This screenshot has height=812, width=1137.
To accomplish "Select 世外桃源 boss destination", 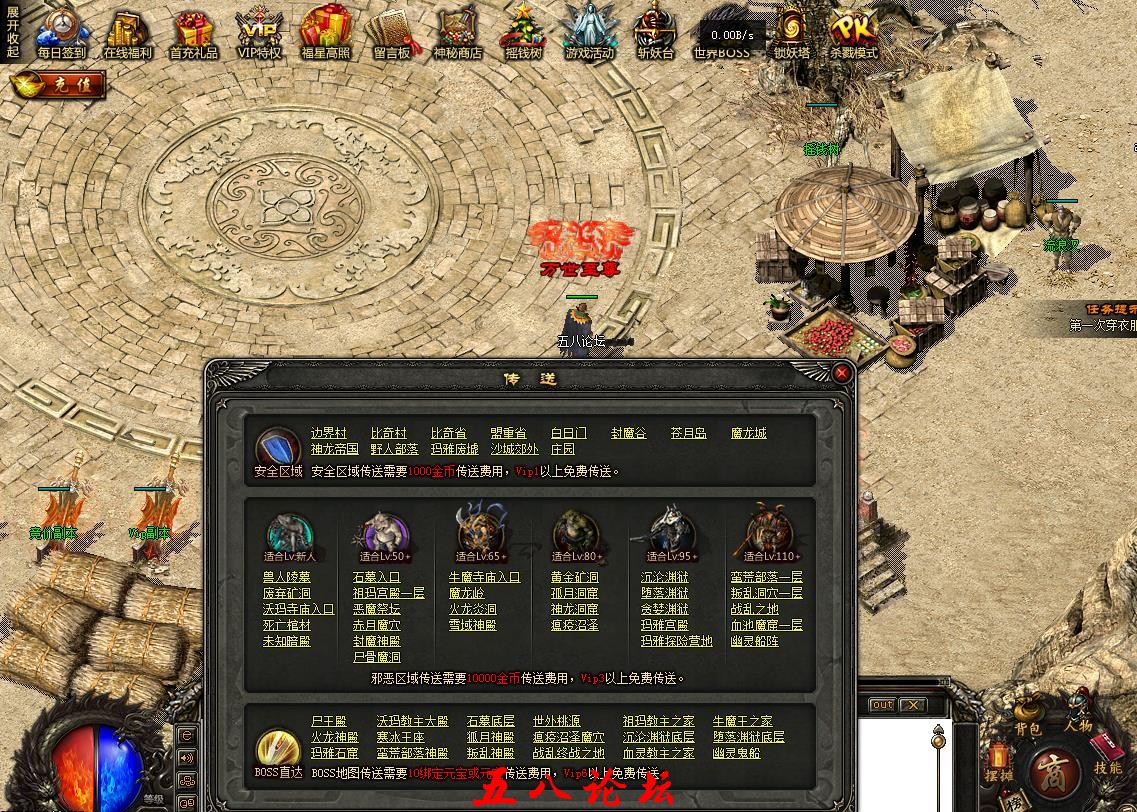I will [x=556, y=721].
